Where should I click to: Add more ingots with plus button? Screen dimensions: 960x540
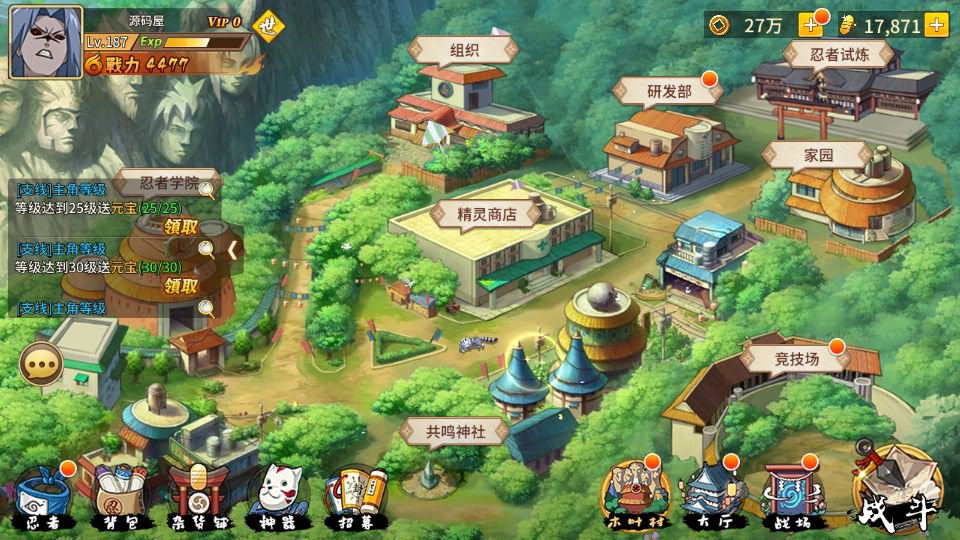pos(937,25)
